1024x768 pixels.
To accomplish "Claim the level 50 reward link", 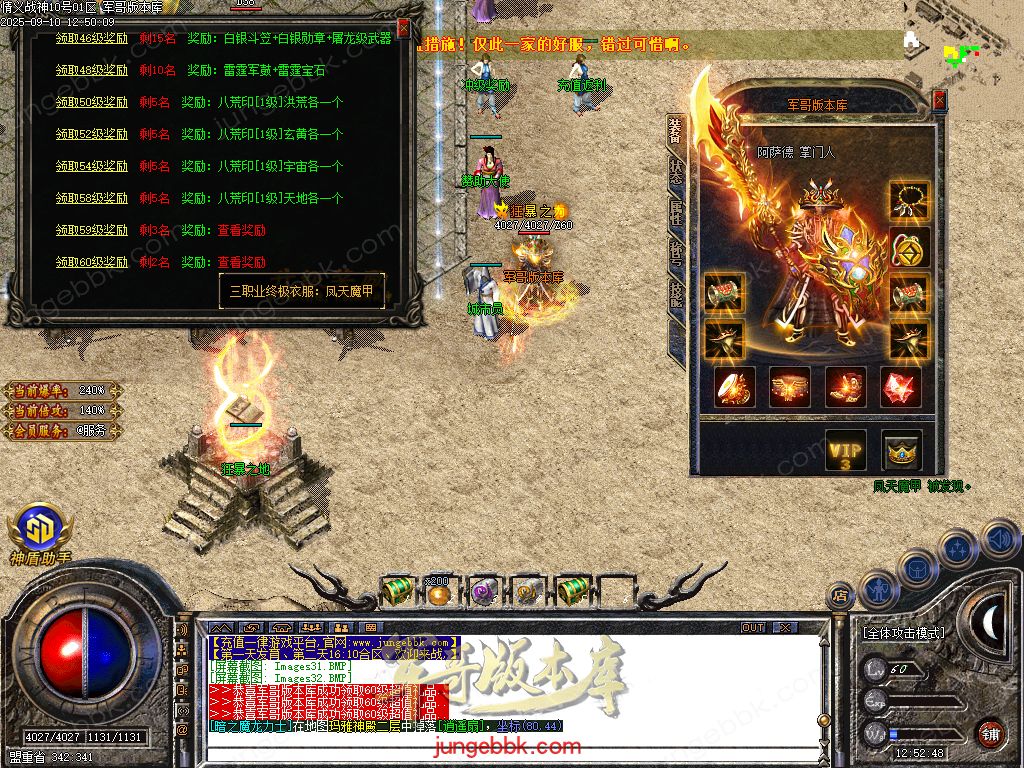I will click(92, 102).
